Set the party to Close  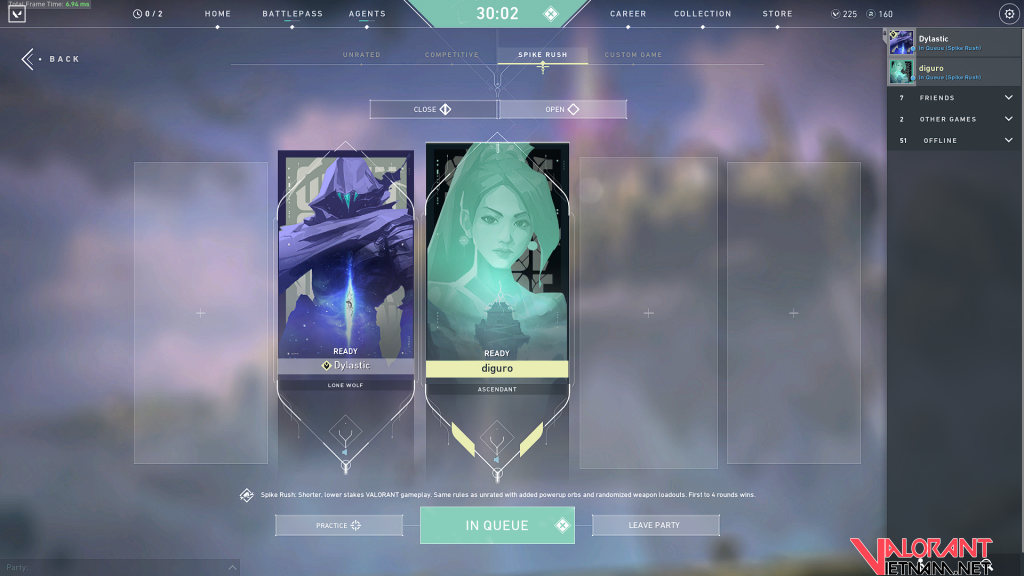[433, 109]
